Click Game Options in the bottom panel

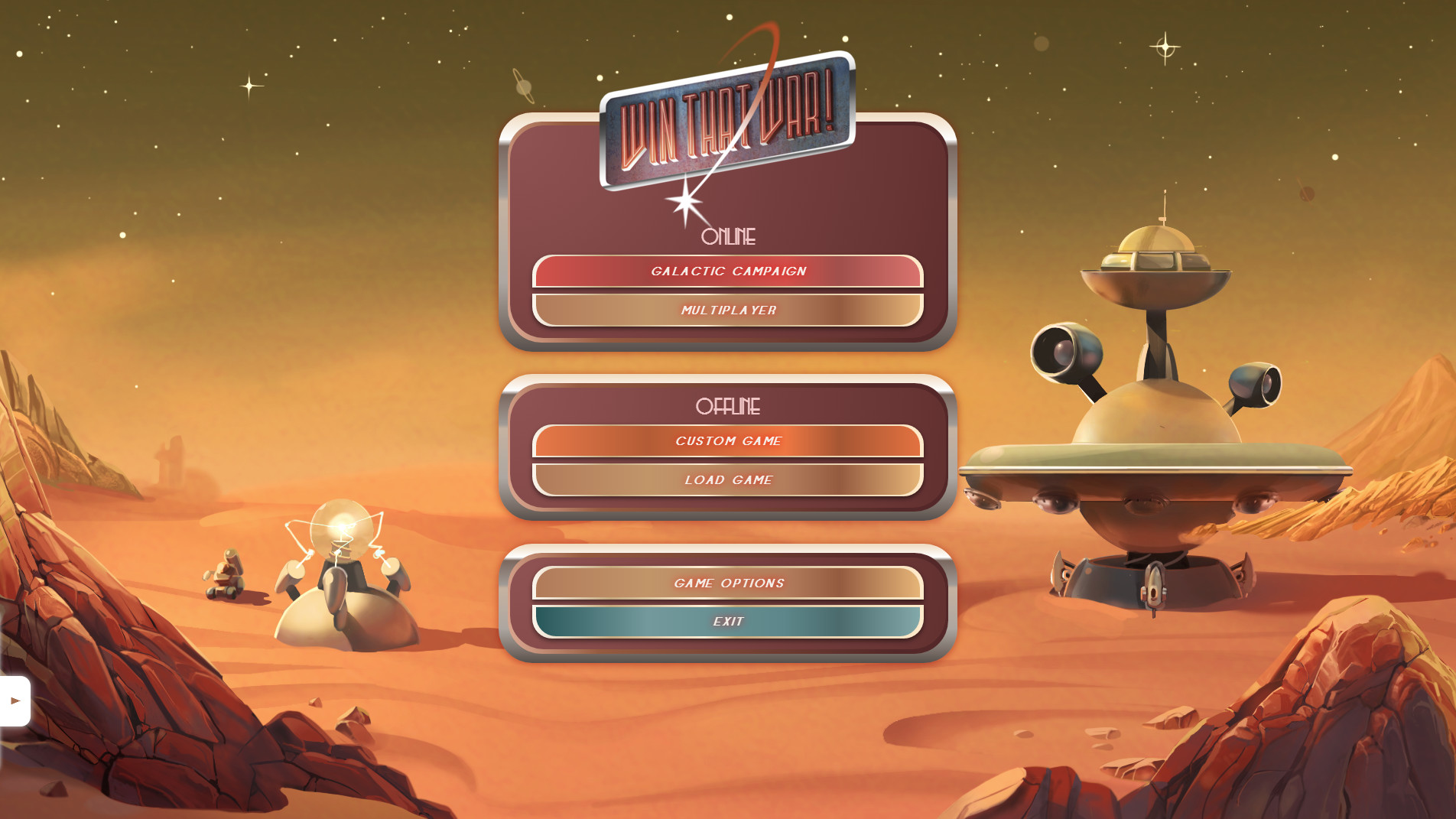(728, 583)
